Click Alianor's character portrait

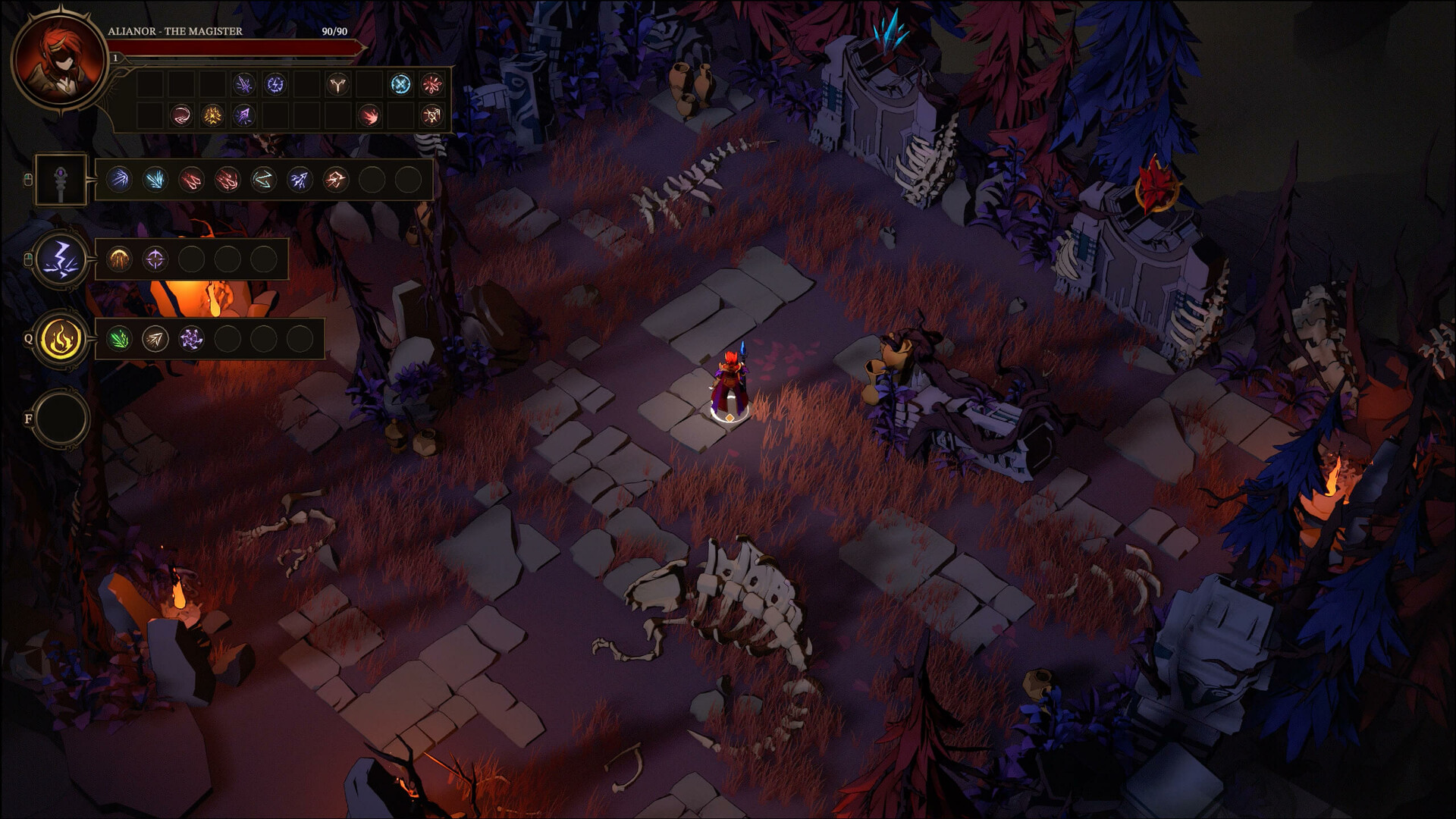tap(60, 61)
